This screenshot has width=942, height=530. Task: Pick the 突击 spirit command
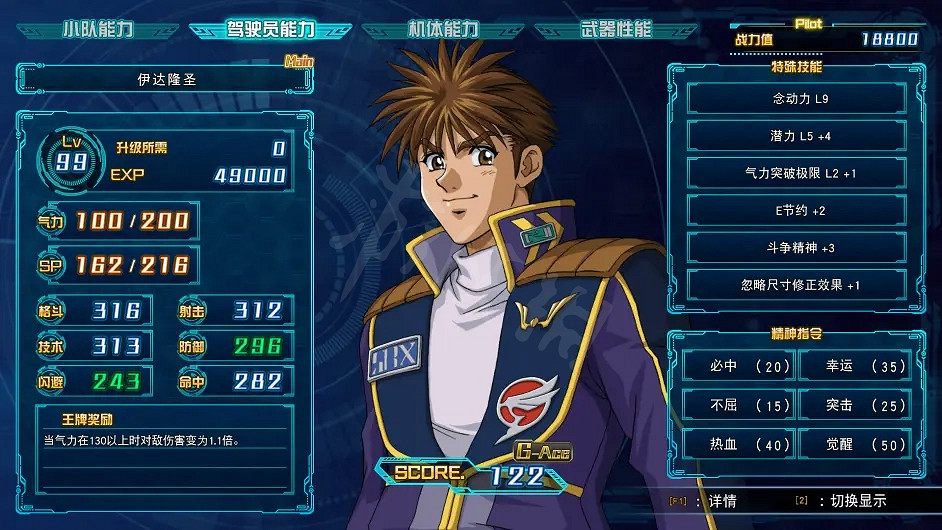coord(854,405)
